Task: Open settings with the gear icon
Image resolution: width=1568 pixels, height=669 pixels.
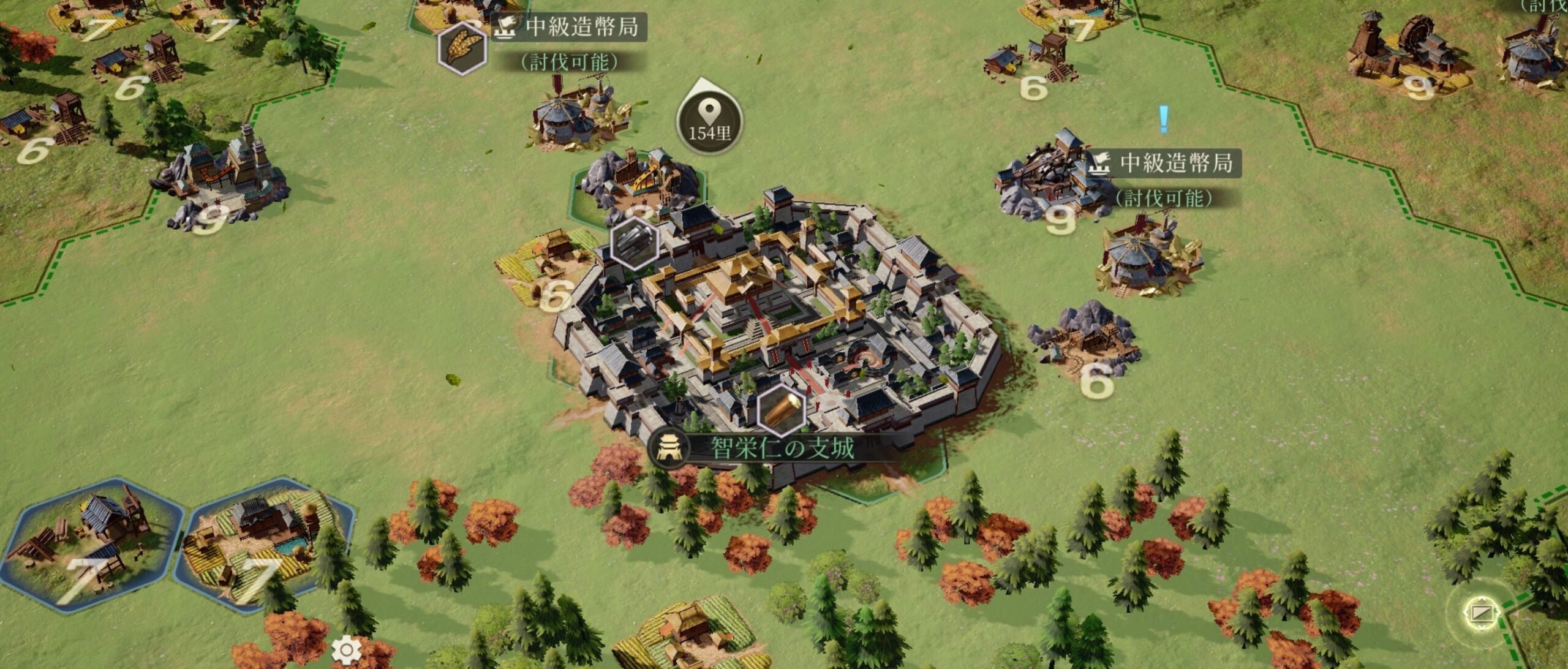Action: click(346, 650)
